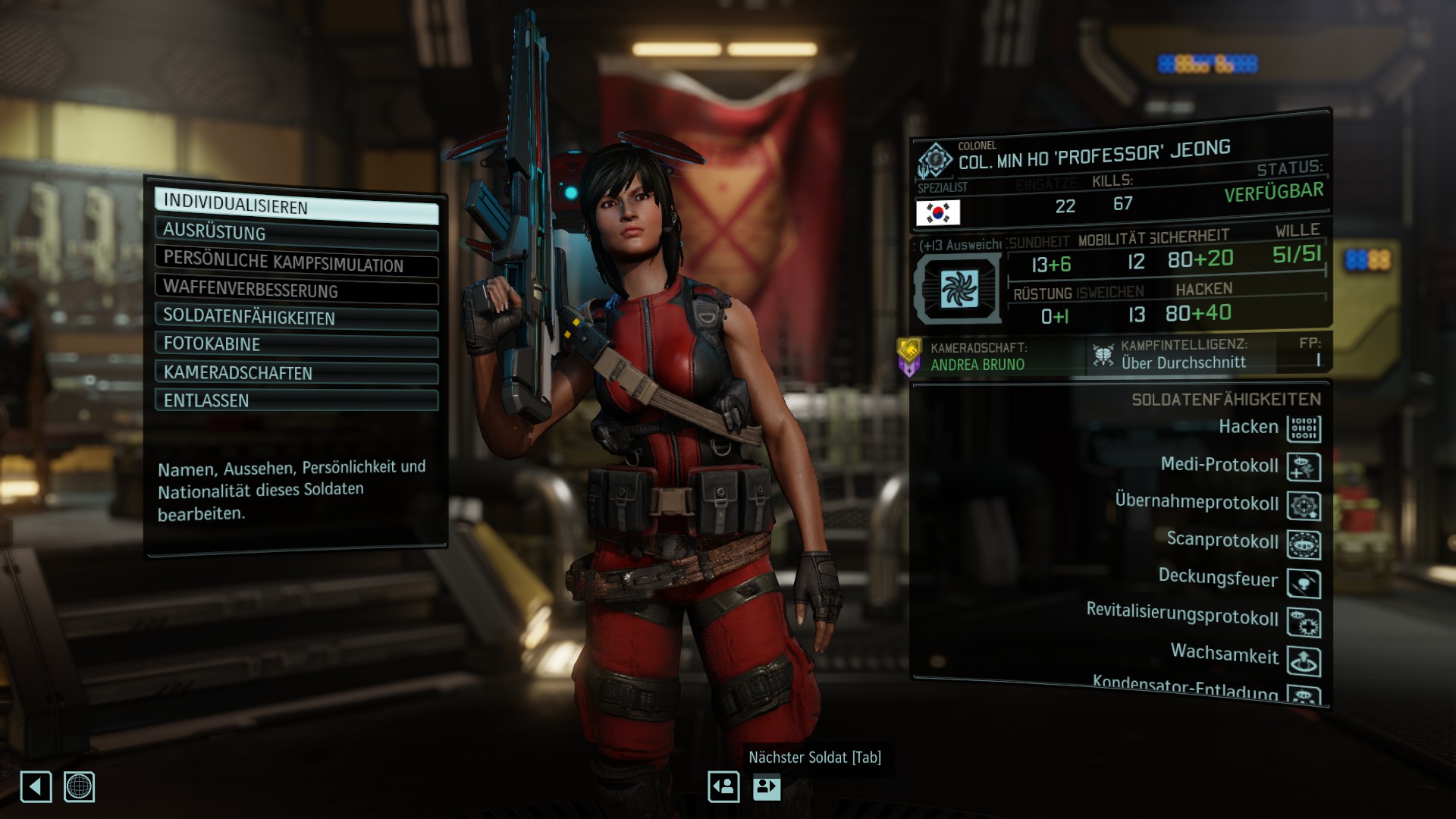Open the globe icon button

pyautogui.click(x=79, y=787)
